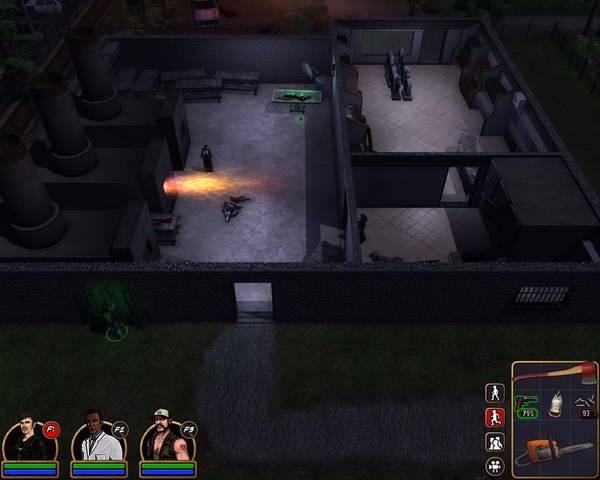Toggle the red running mode button
Viewport: 600px width, 480px height.
click(x=494, y=417)
